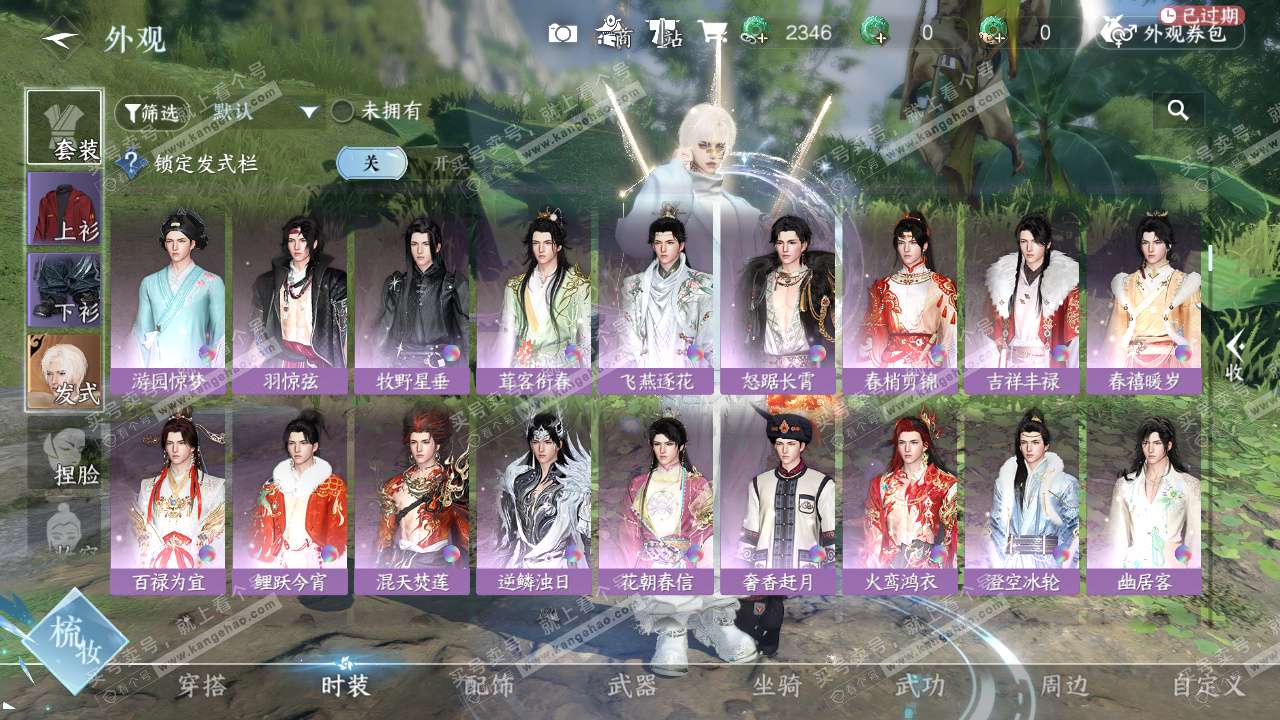Open the 筛选 filter button
The width and height of the screenshot is (1280, 720).
151,113
